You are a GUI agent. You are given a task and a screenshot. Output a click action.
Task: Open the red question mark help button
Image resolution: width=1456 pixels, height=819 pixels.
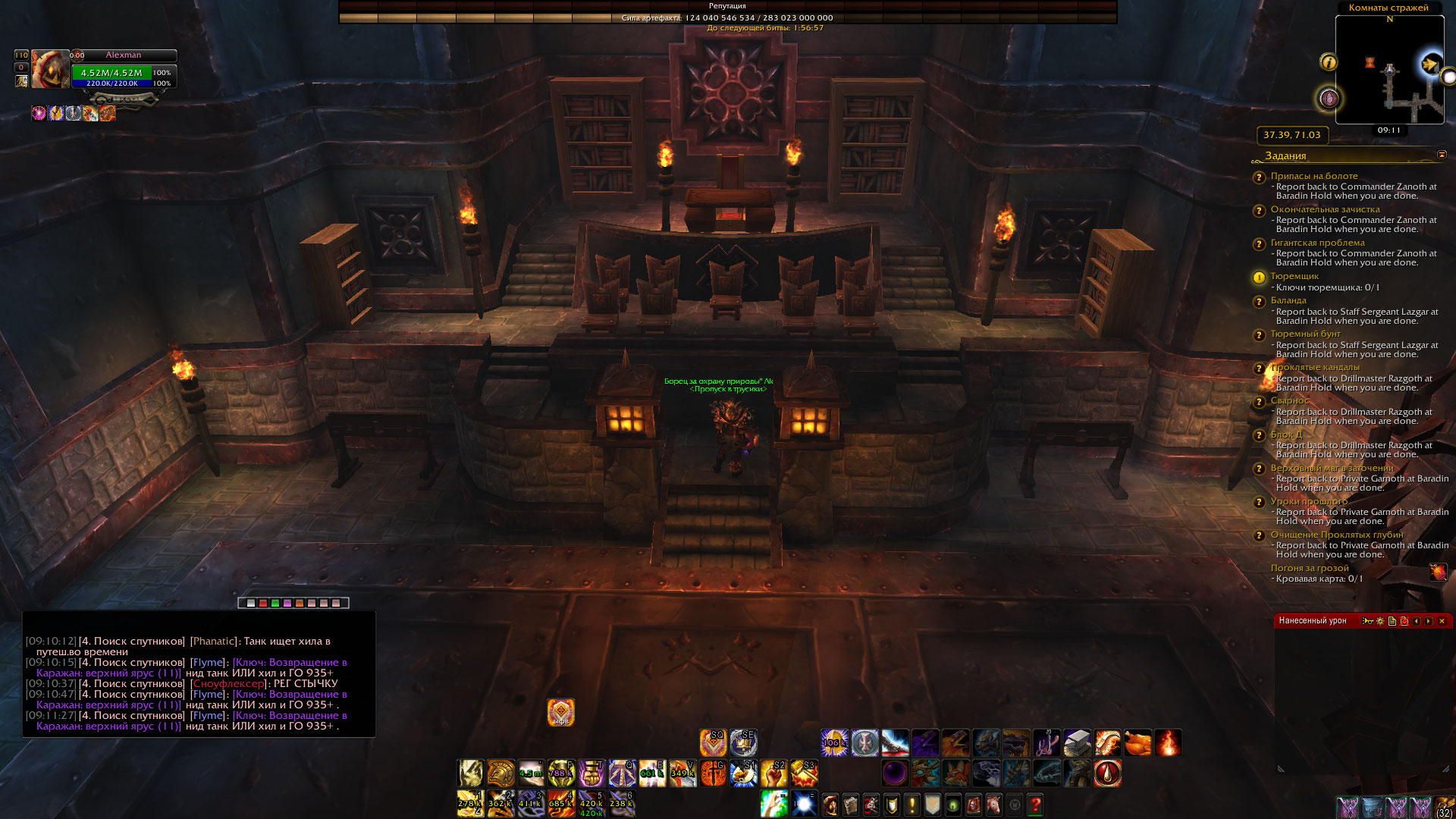click(x=1035, y=804)
